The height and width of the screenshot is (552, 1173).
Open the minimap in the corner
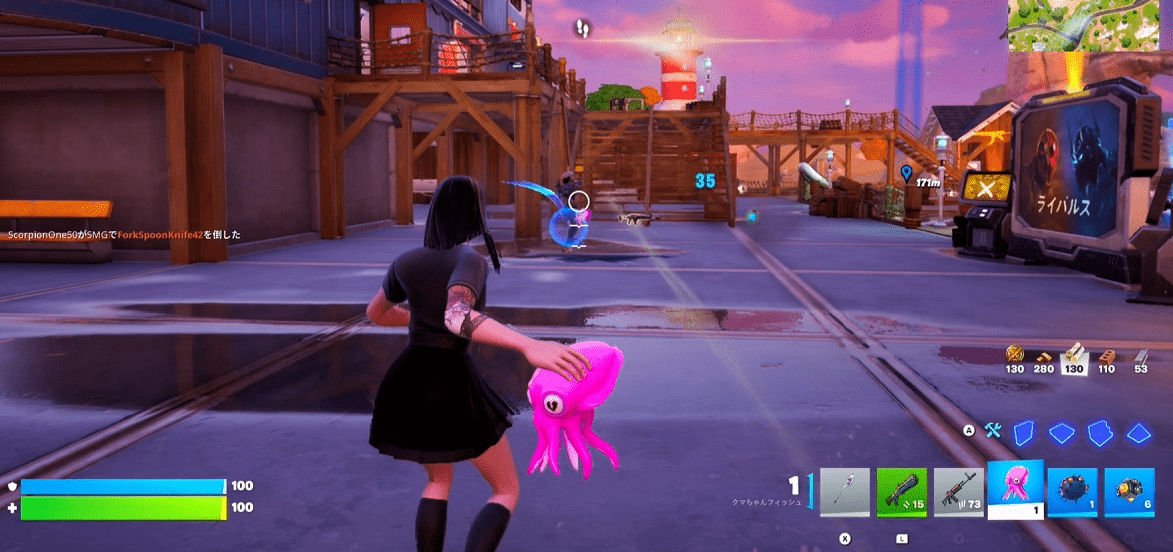point(1090,26)
